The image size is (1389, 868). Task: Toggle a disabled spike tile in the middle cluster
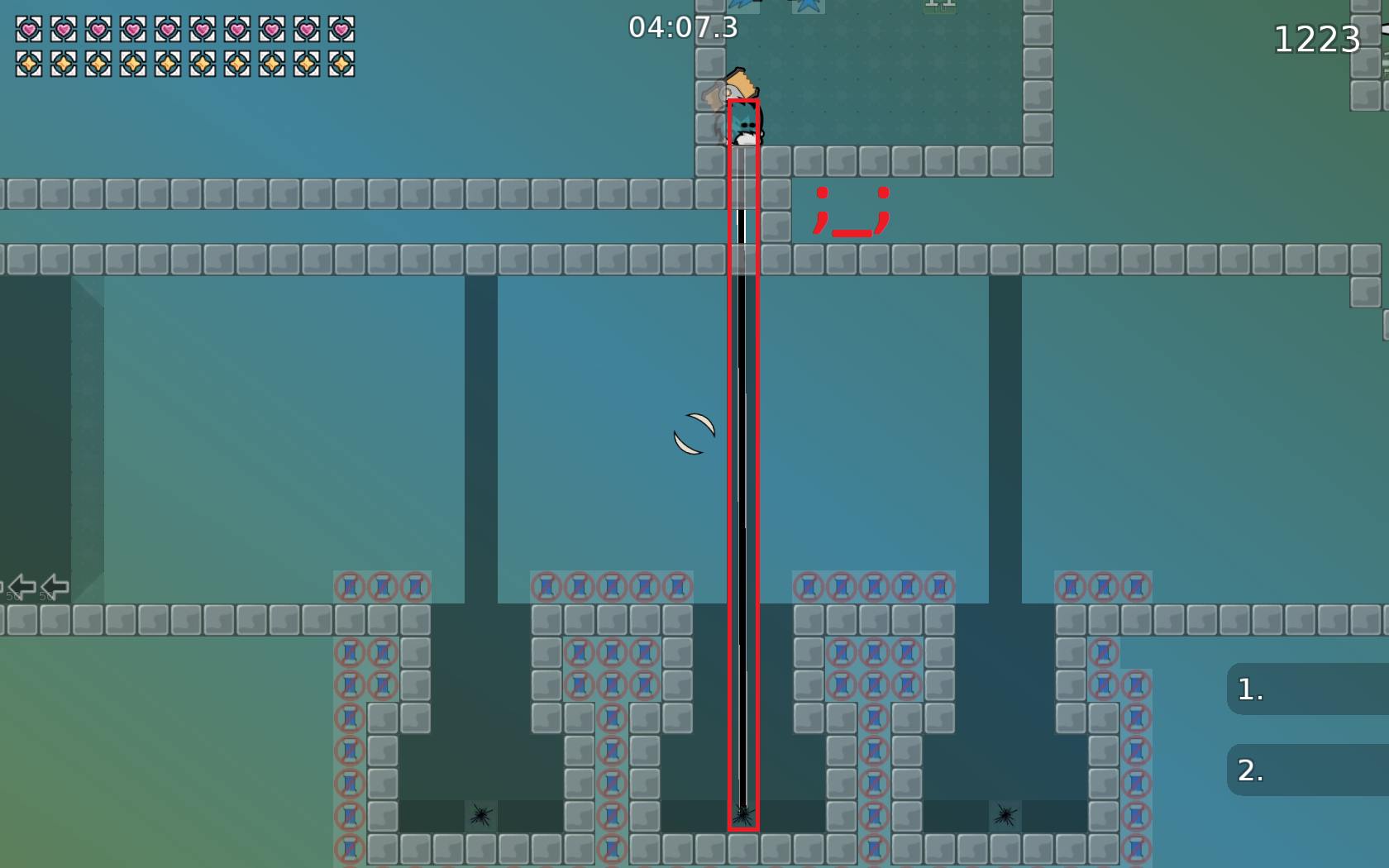click(609, 588)
